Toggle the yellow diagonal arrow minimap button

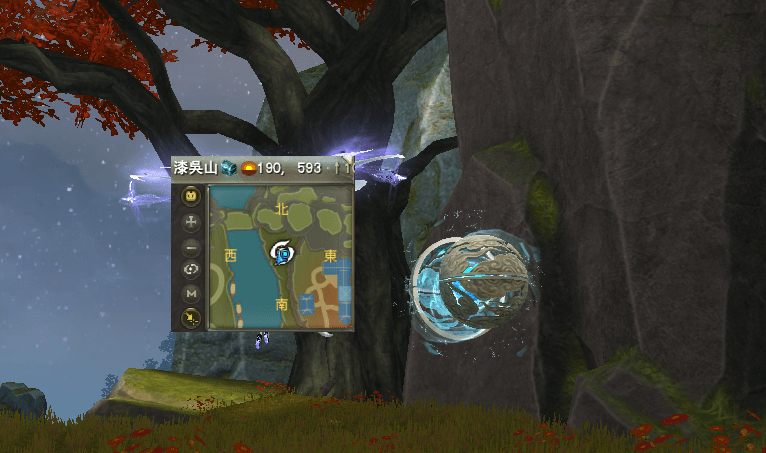[190, 318]
